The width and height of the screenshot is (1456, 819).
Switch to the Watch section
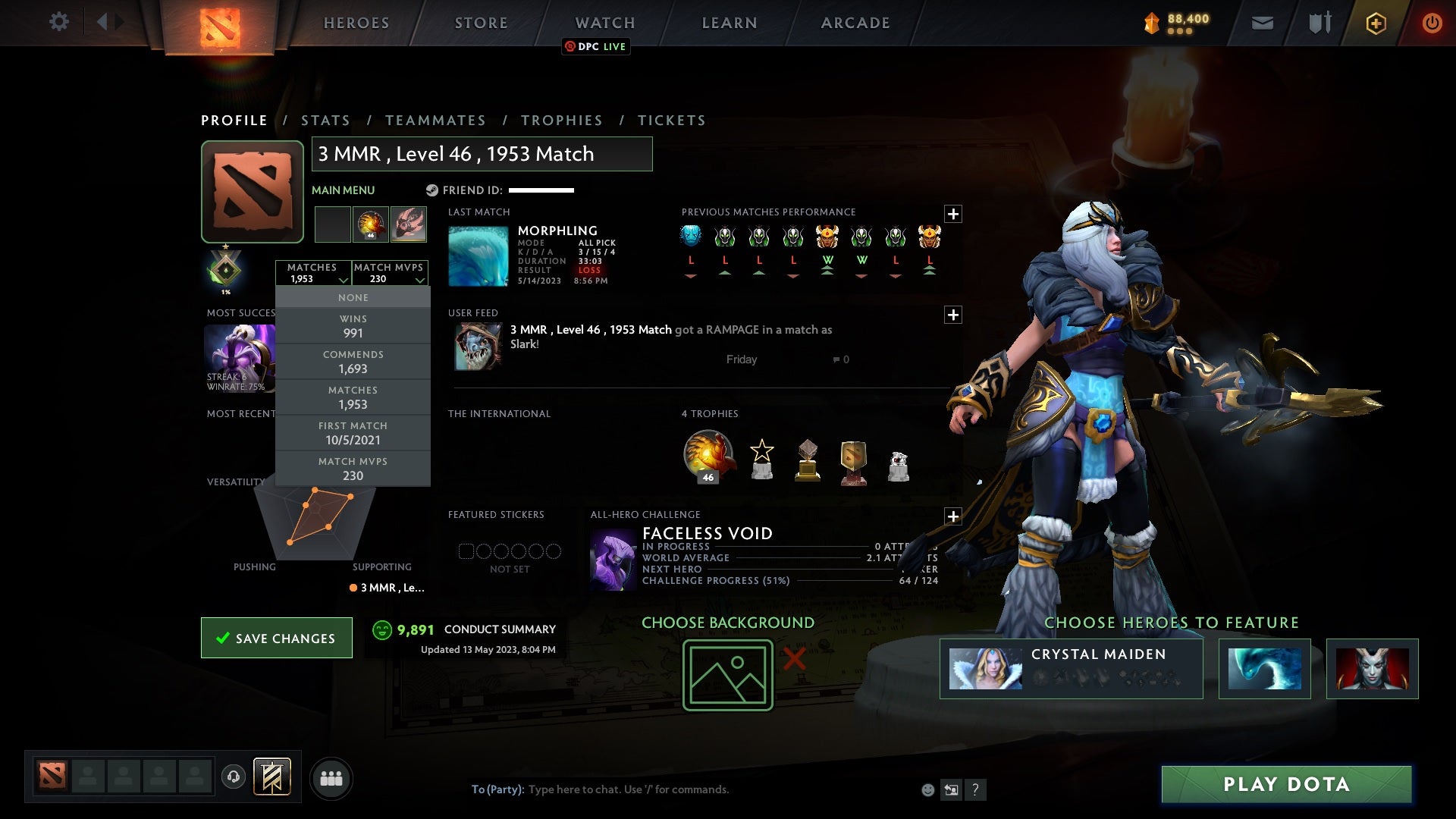[x=604, y=23]
